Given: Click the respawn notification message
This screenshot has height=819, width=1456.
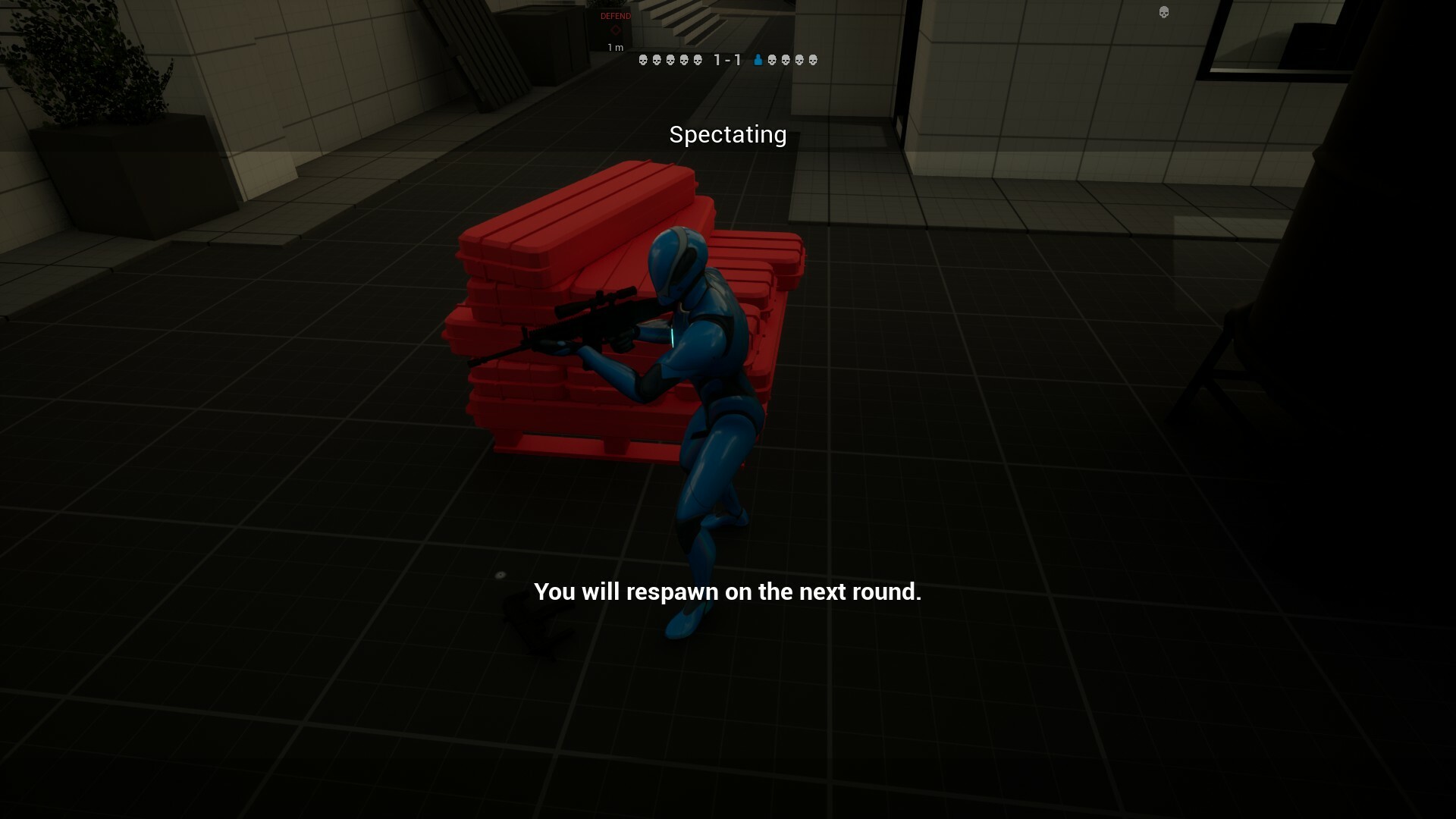Looking at the screenshot, I should (x=730, y=592).
